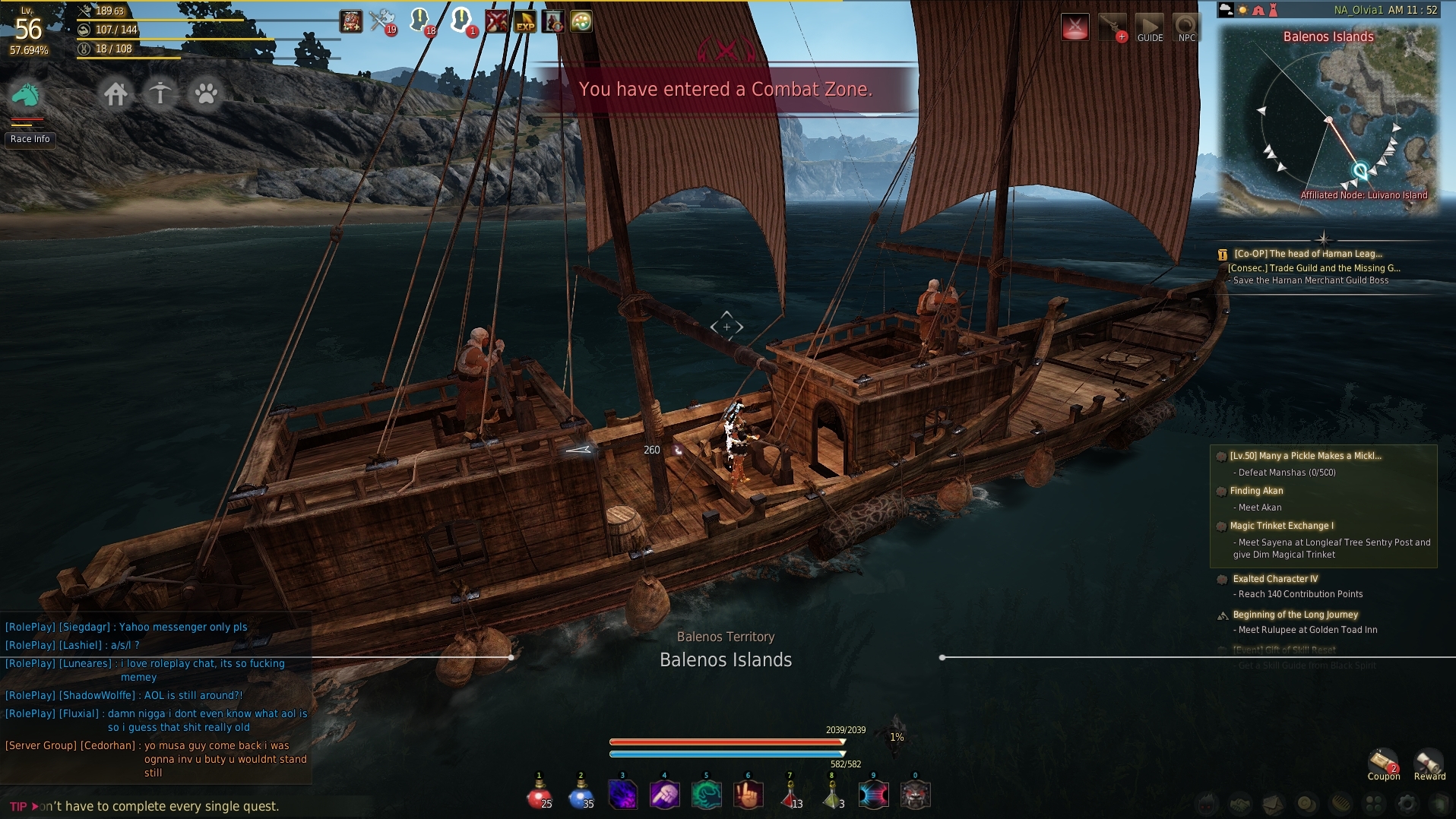Choose the Finding Akan quest tracker entry
Viewport: 1456px width, 819px height.
click(1256, 491)
